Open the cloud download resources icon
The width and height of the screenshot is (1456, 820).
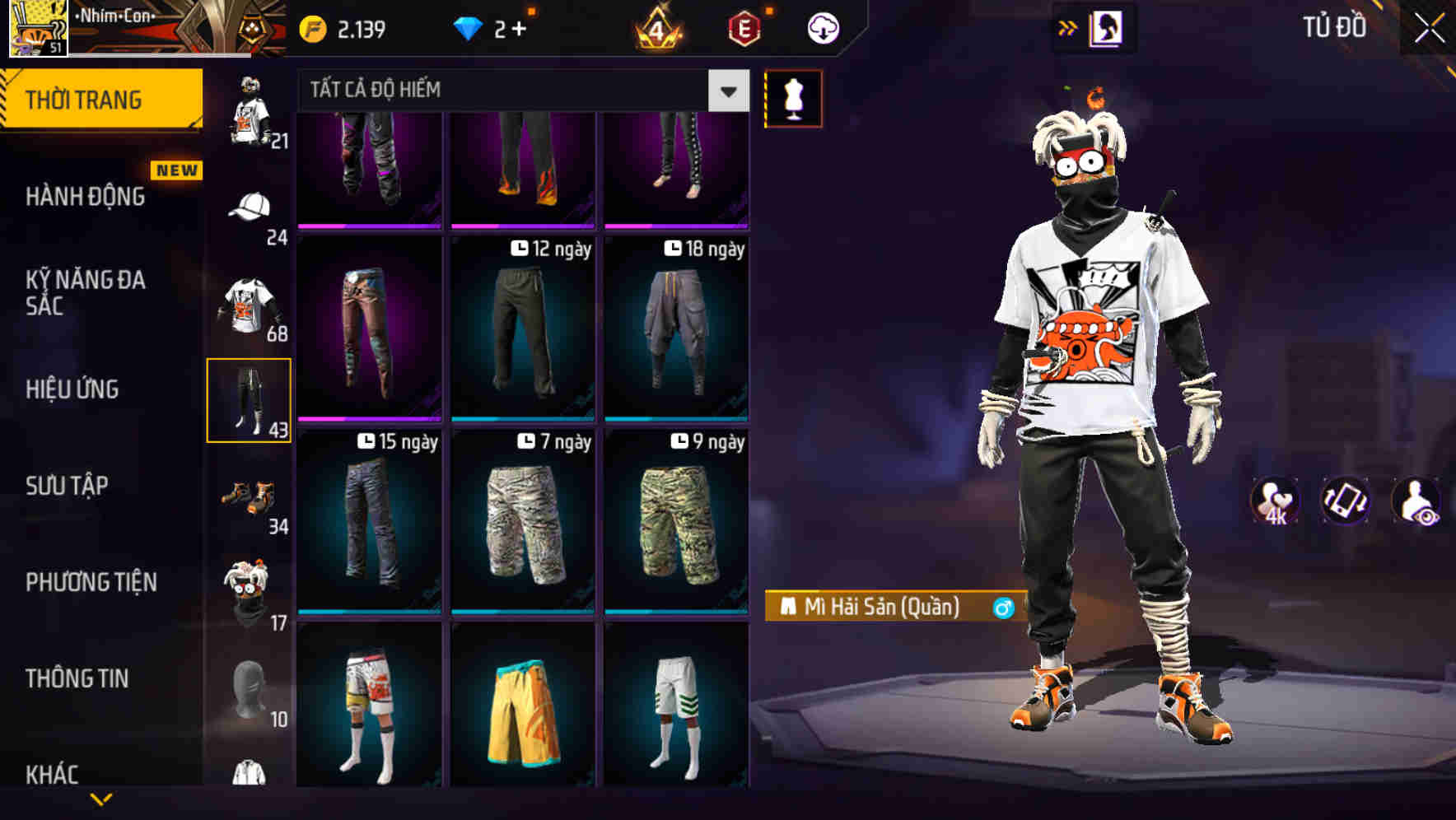pyautogui.click(x=824, y=26)
